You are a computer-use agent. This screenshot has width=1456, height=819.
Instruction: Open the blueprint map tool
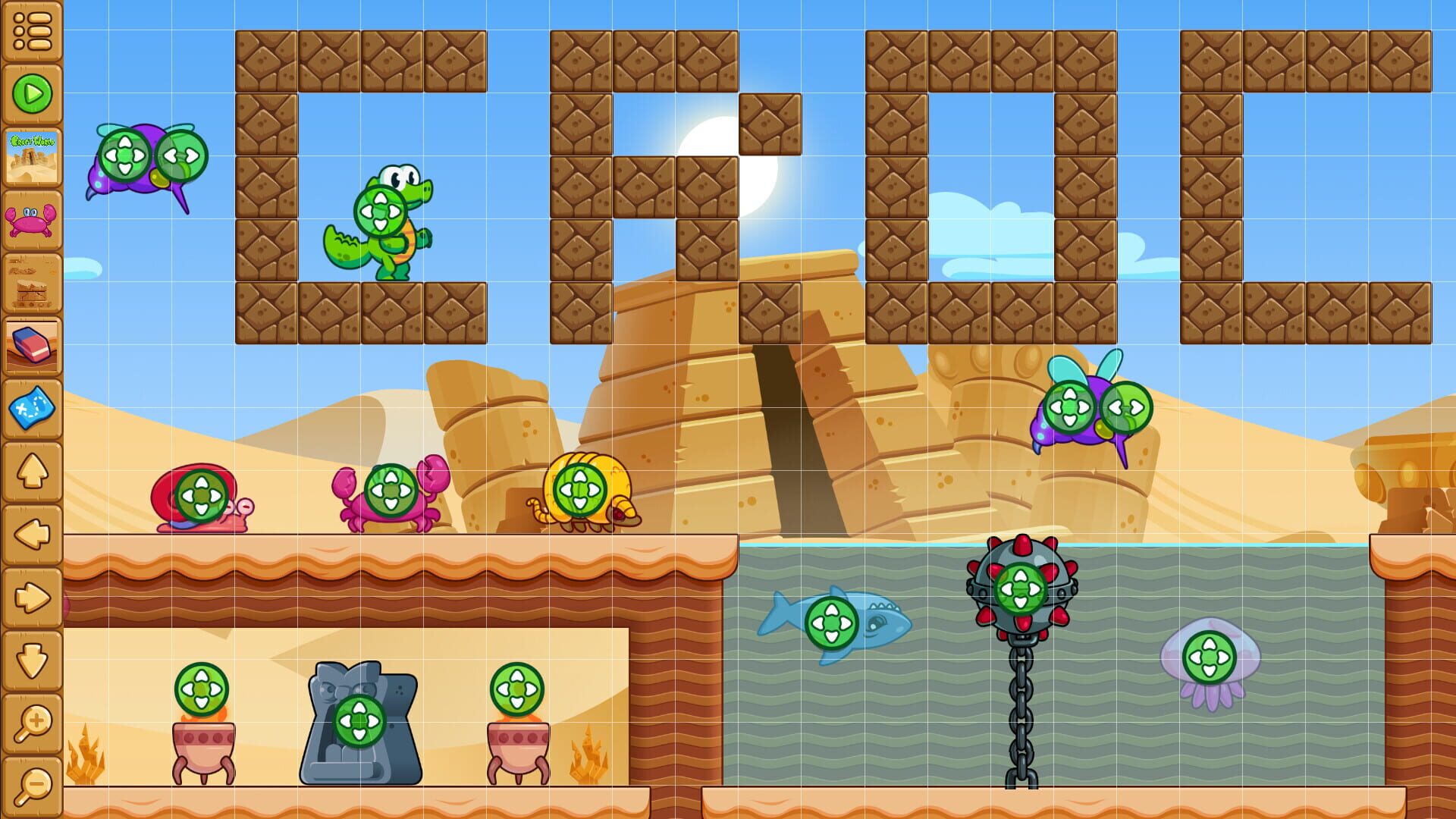pos(32,407)
